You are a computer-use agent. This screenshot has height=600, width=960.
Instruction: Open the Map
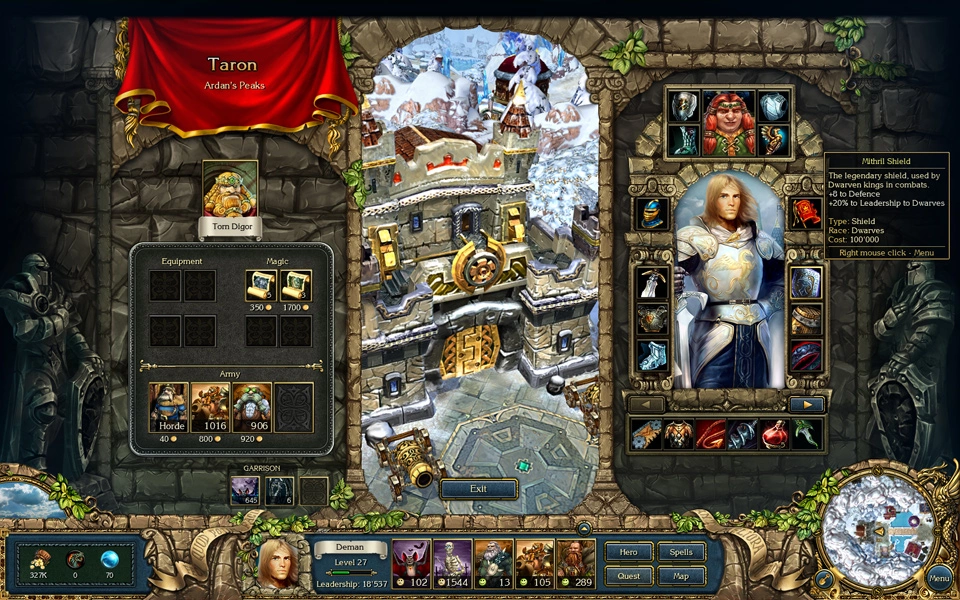pyautogui.click(x=681, y=576)
